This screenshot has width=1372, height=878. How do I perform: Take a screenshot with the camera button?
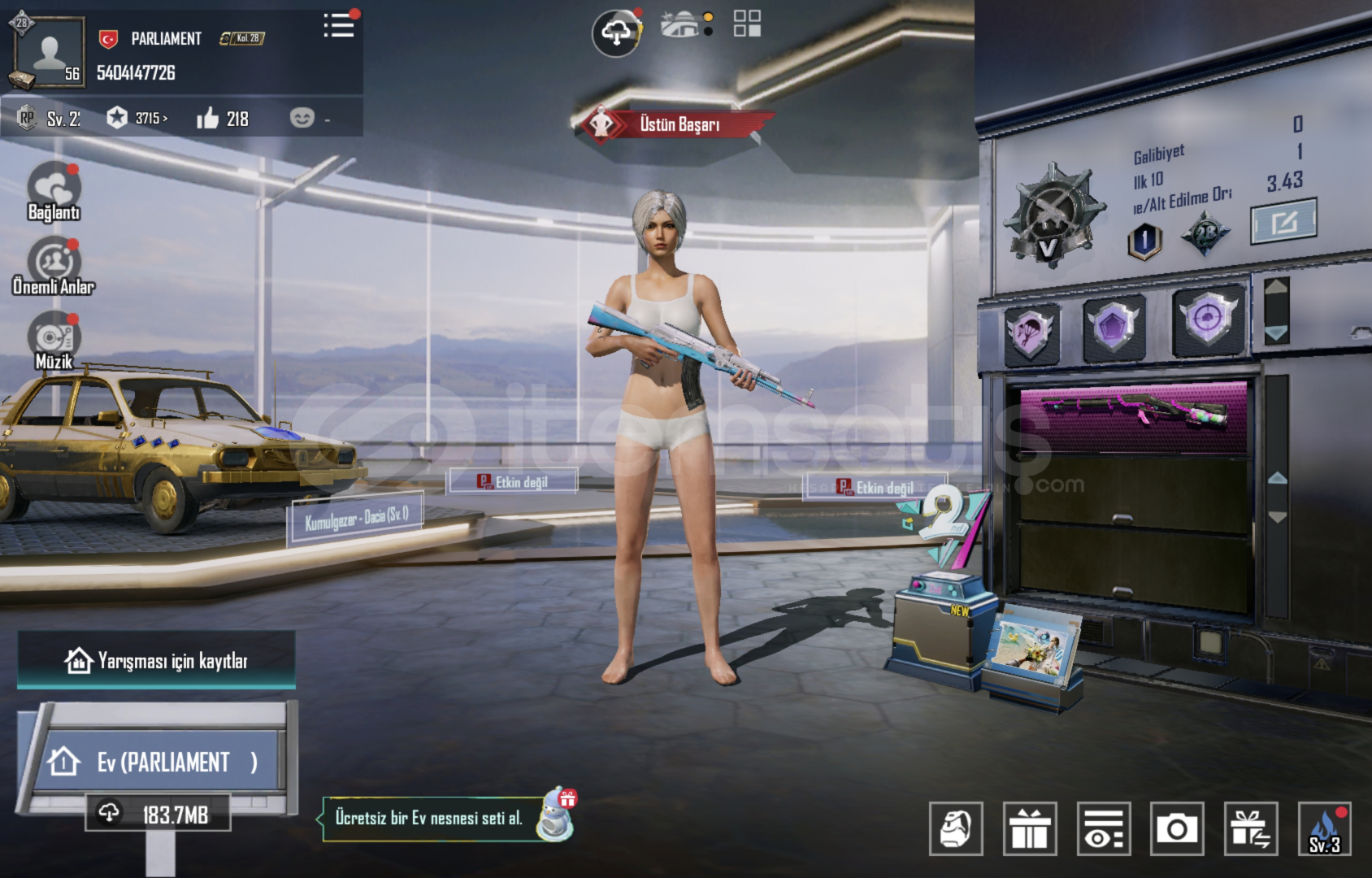(x=1176, y=829)
